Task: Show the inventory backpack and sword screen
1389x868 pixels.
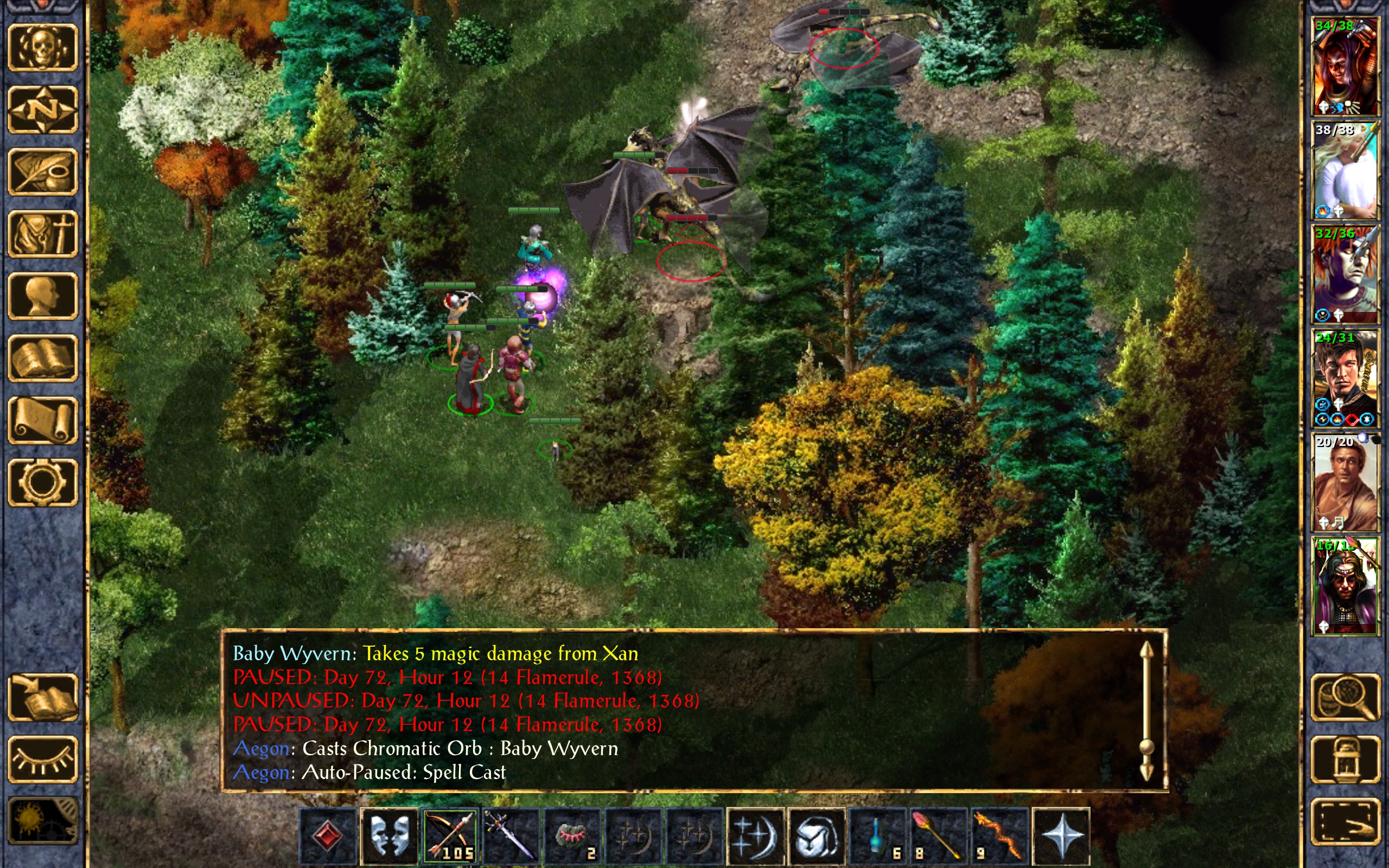Action: tap(42, 234)
